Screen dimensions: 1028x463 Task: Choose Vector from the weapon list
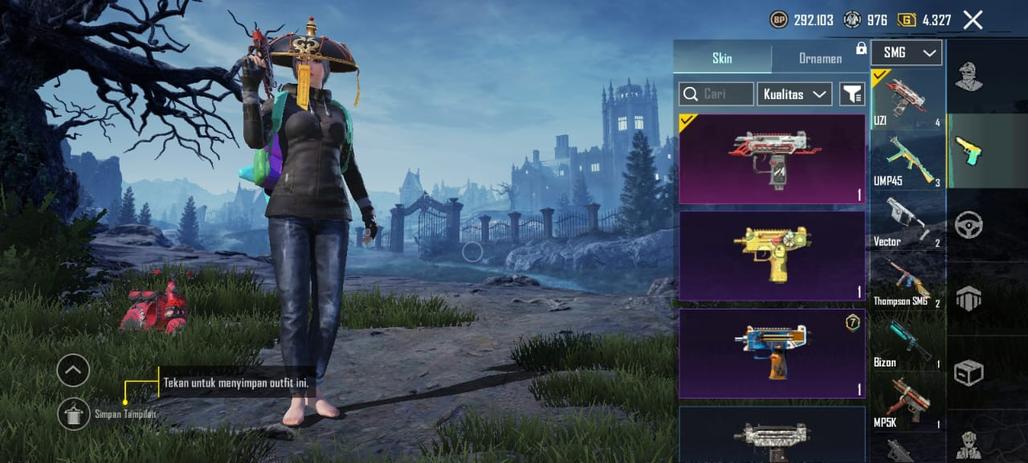click(x=907, y=220)
